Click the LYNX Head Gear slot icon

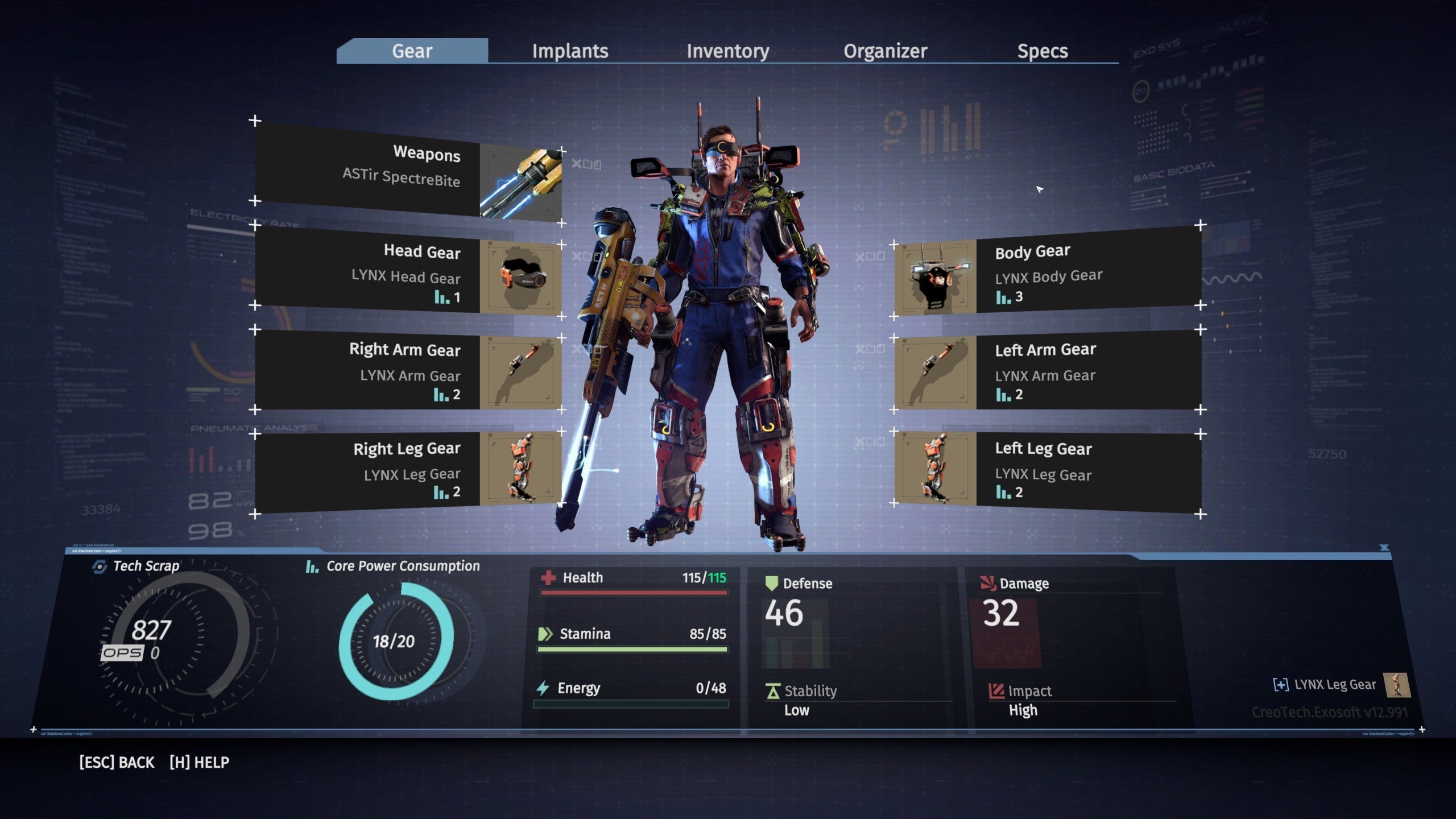coord(520,276)
